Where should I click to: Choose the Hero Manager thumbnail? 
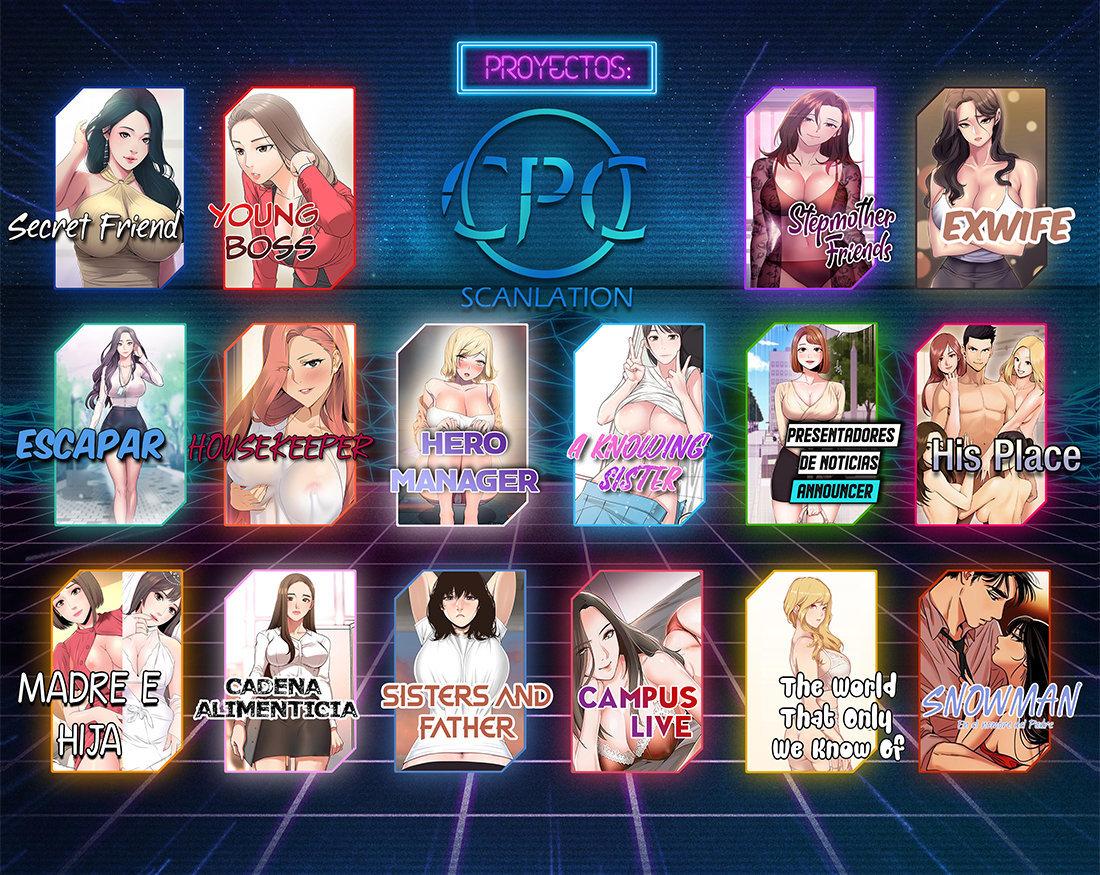(x=463, y=423)
